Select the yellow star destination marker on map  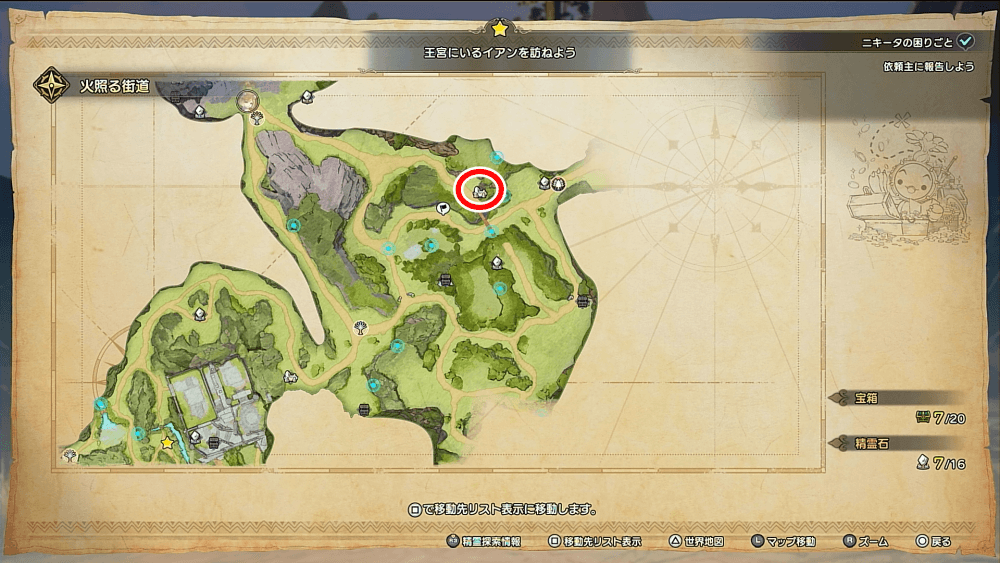point(167,441)
